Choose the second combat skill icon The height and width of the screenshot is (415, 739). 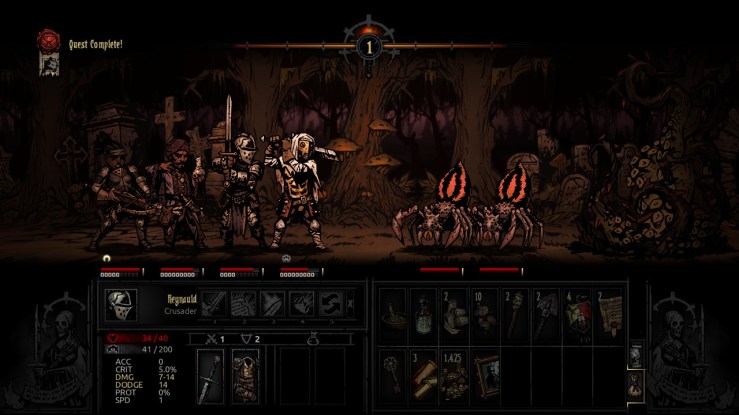click(x=244, y=304)
